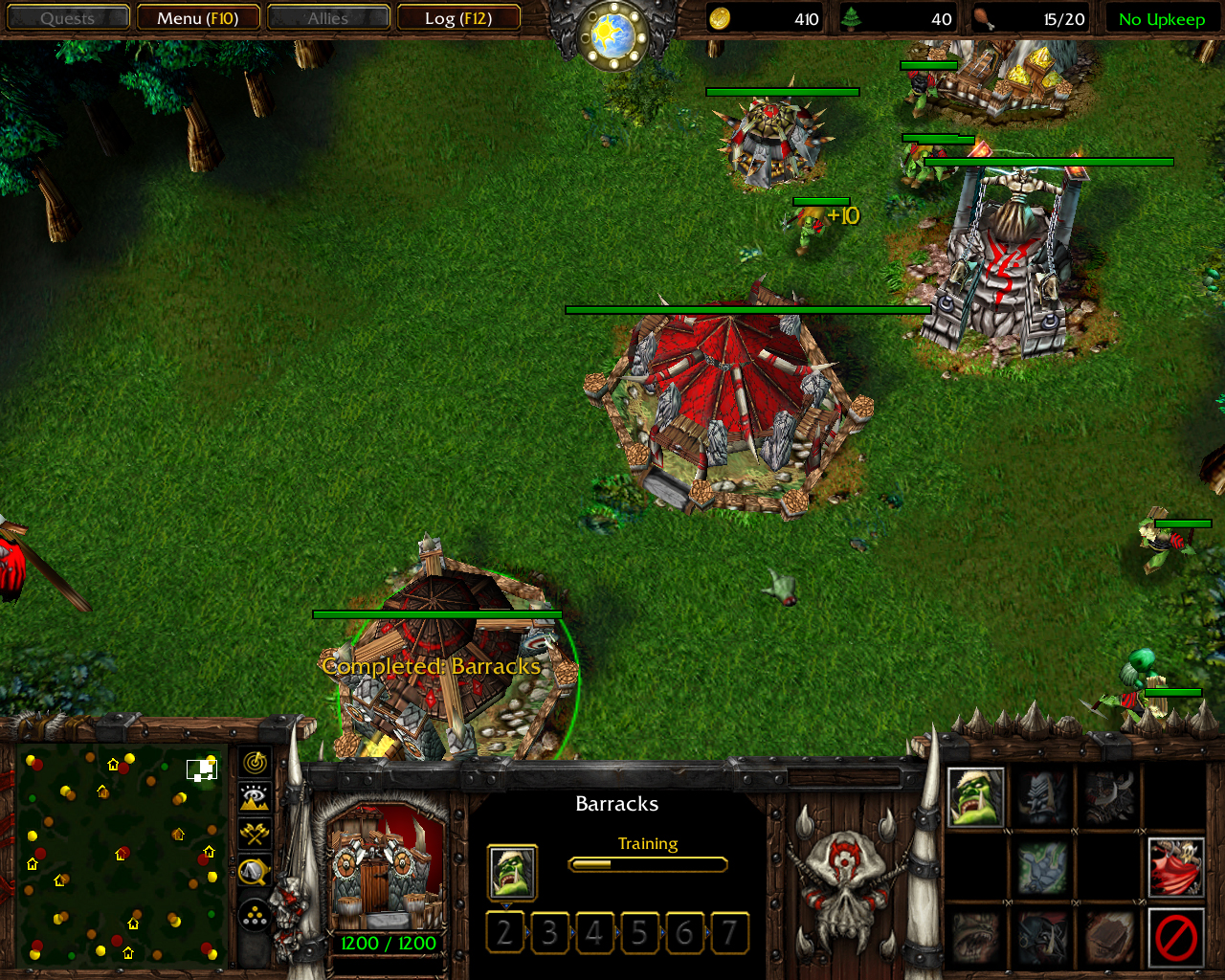Train a Grunt from the command card
Viewport: 1225px width, 980px height.
pos(975,797)
